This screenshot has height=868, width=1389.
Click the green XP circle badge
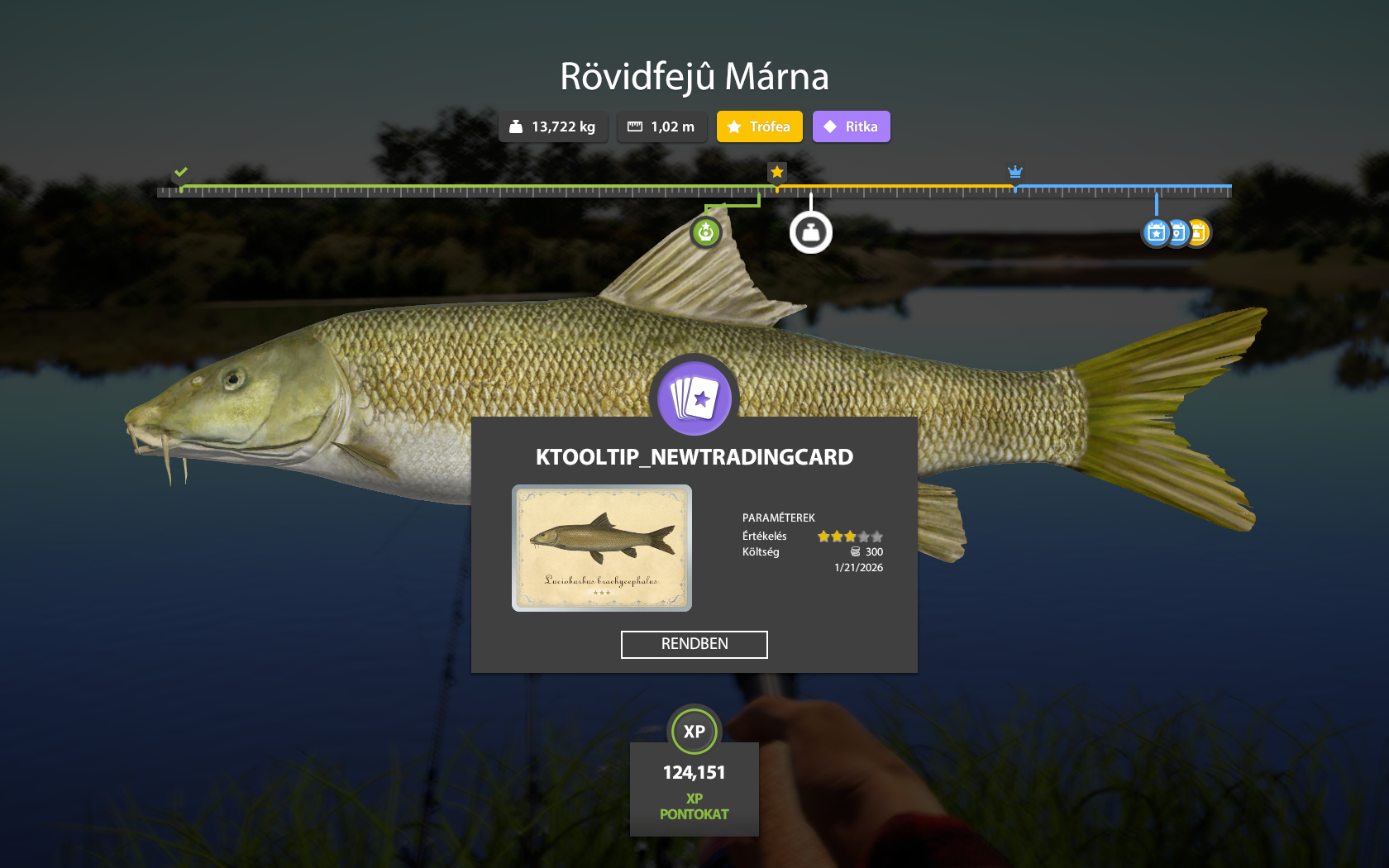click(694, 731)
